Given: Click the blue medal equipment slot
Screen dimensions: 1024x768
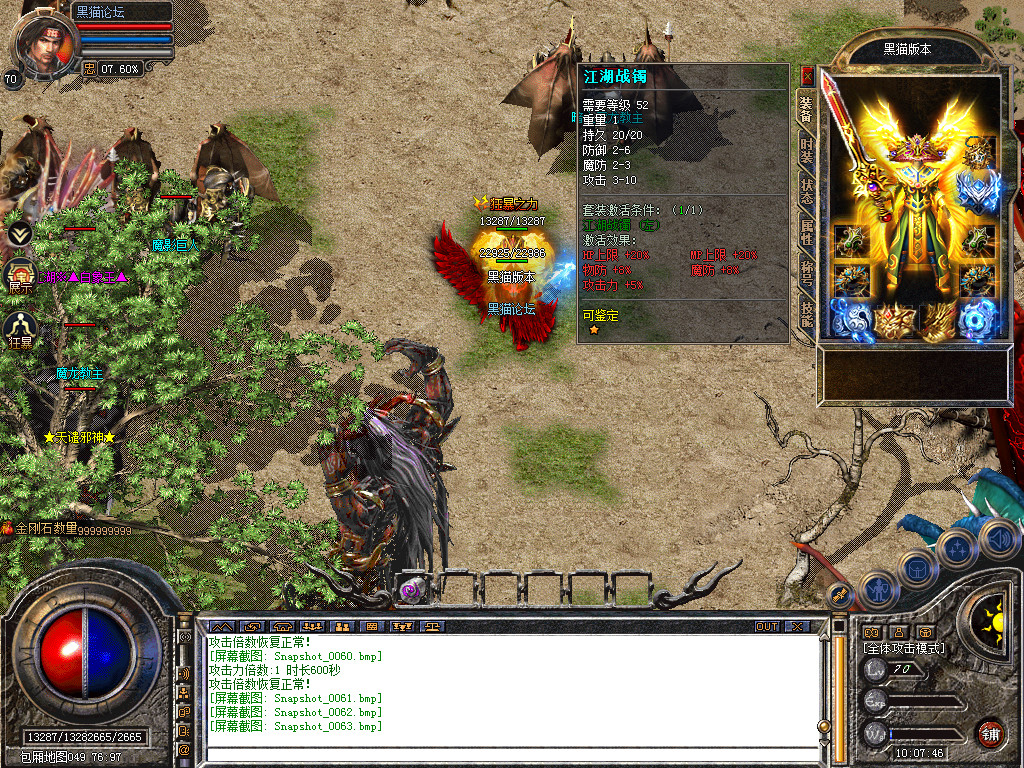Looking at the screenshot, I should [x=979, y=190].
